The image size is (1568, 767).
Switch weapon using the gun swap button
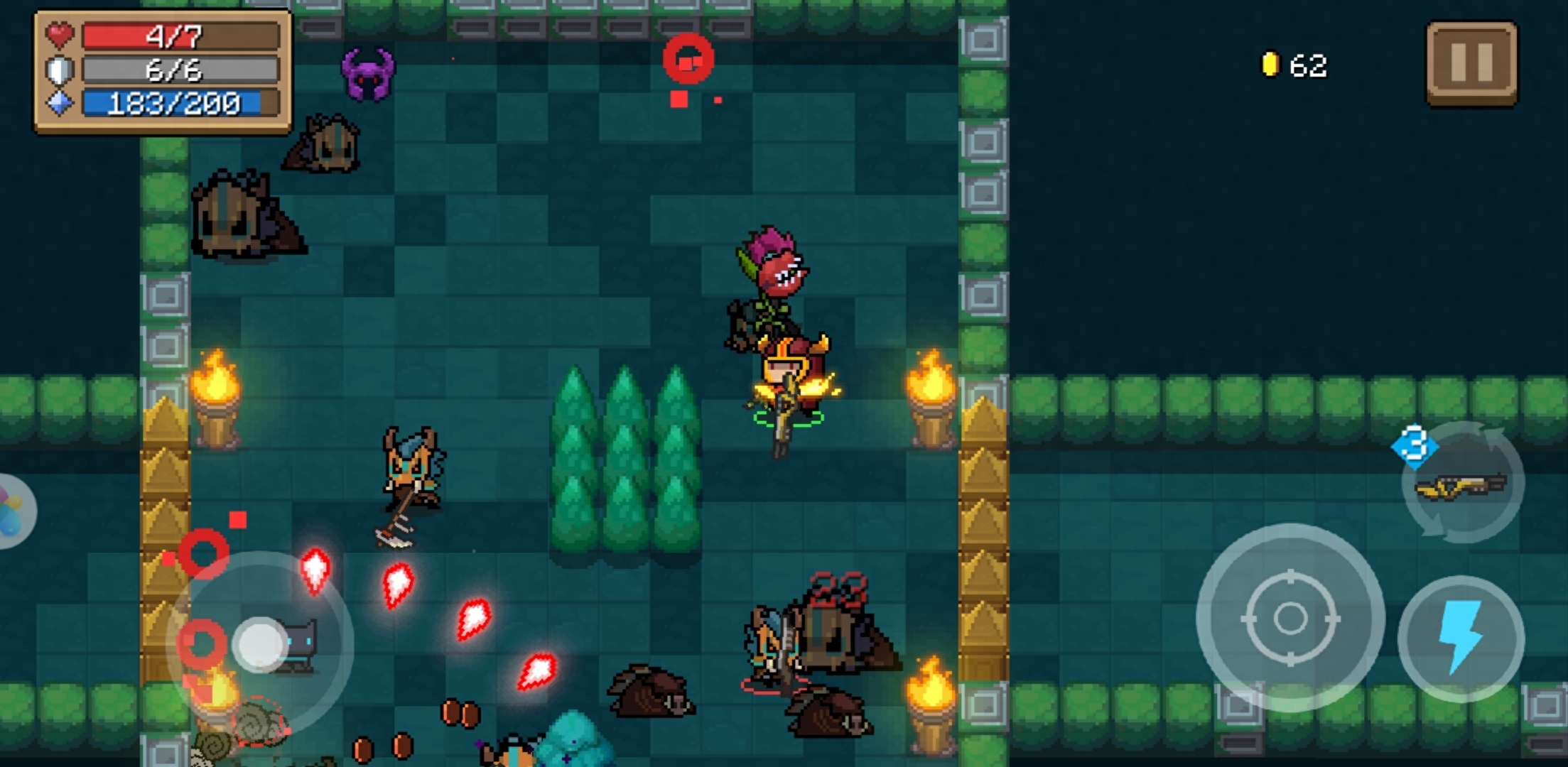click(1462, 484)
